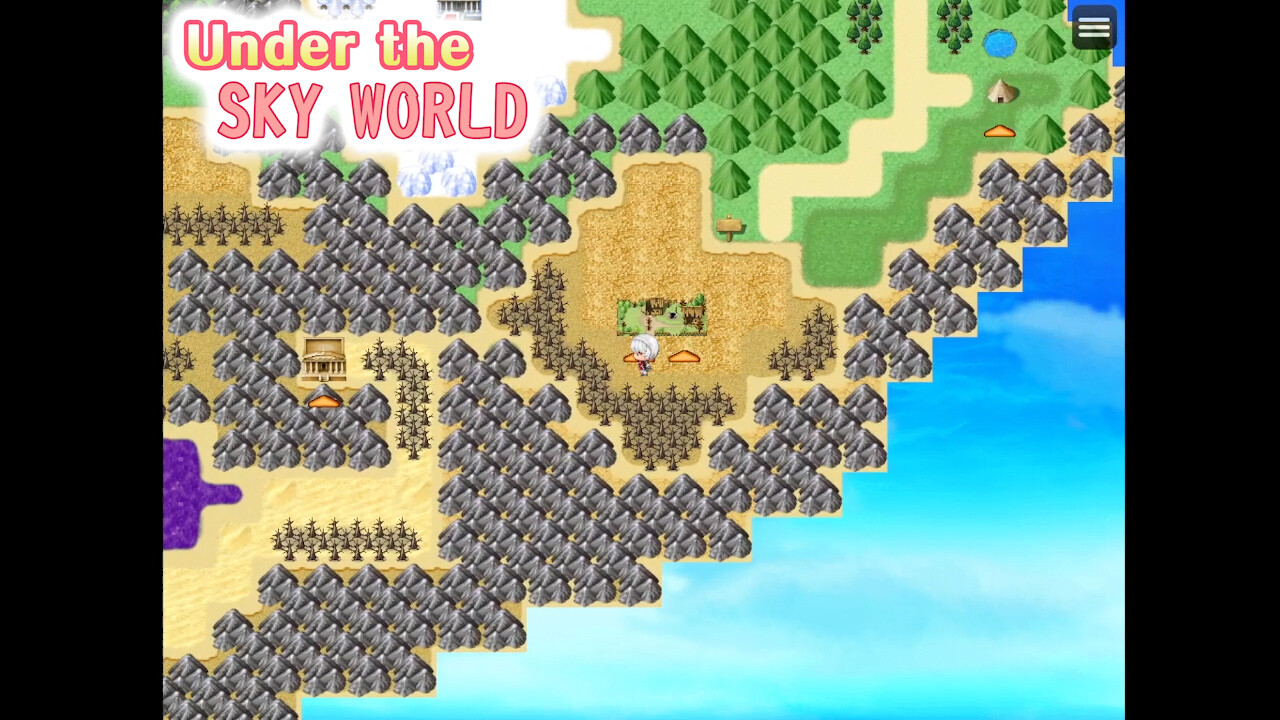
Task: Click the orange arrow below the tent
Action: tap(1000, 130)
